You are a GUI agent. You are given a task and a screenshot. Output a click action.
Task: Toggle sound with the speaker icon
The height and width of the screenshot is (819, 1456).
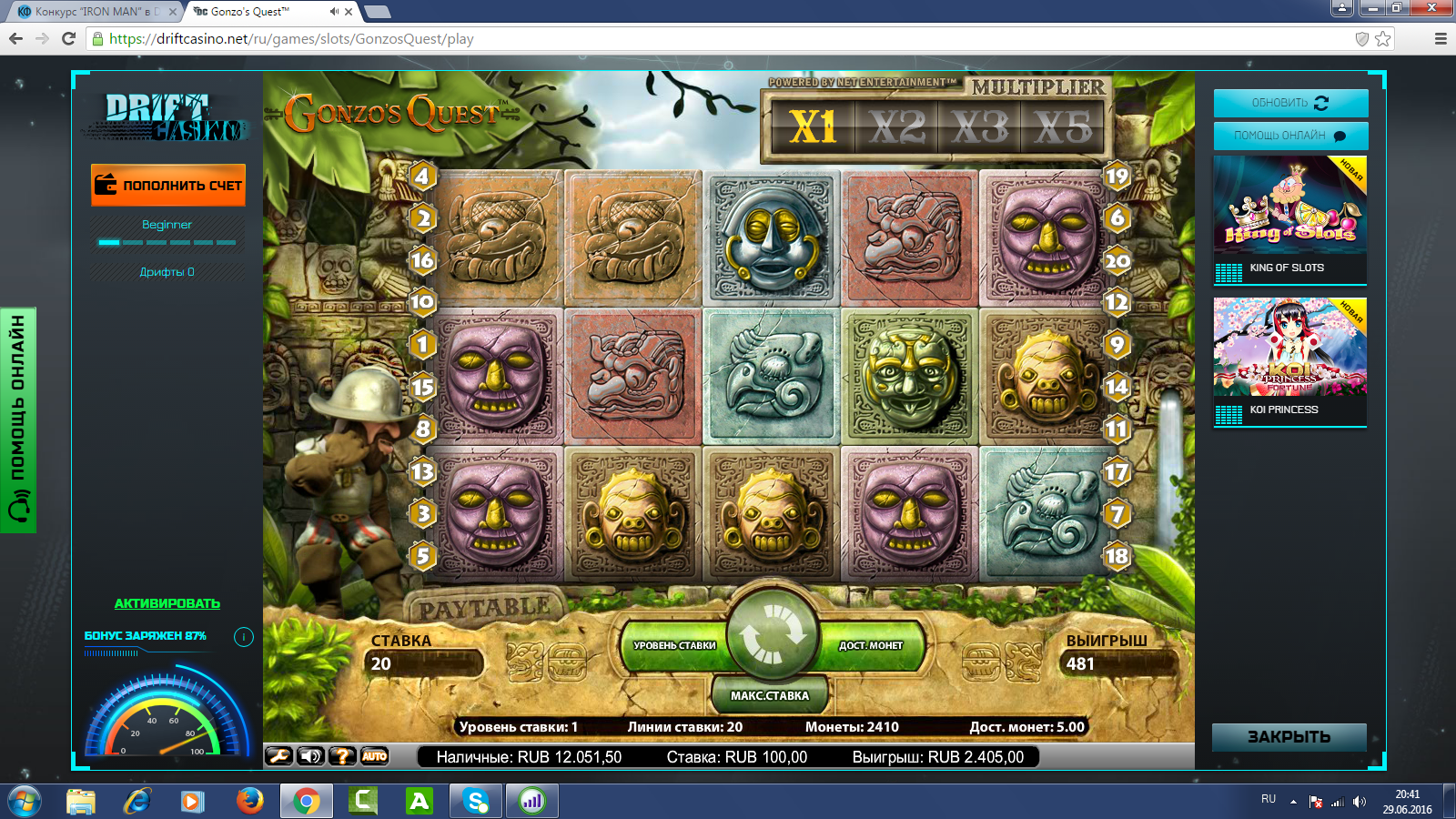coord(310,756)
